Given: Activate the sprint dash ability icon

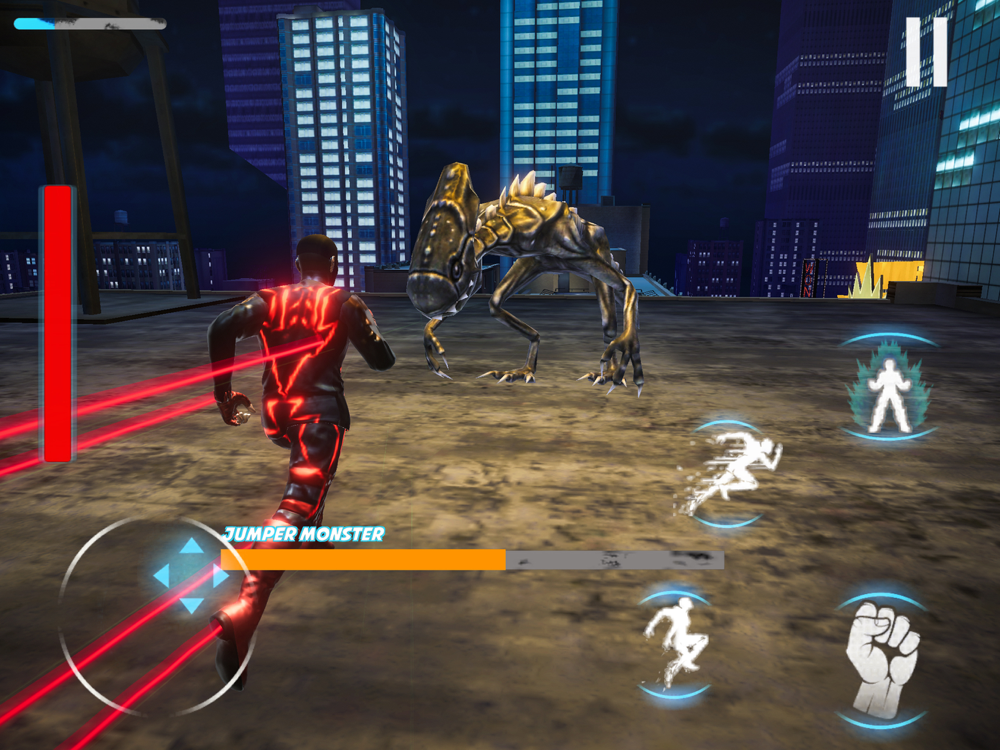Looking at the screenshot, I should coord(731,475).
